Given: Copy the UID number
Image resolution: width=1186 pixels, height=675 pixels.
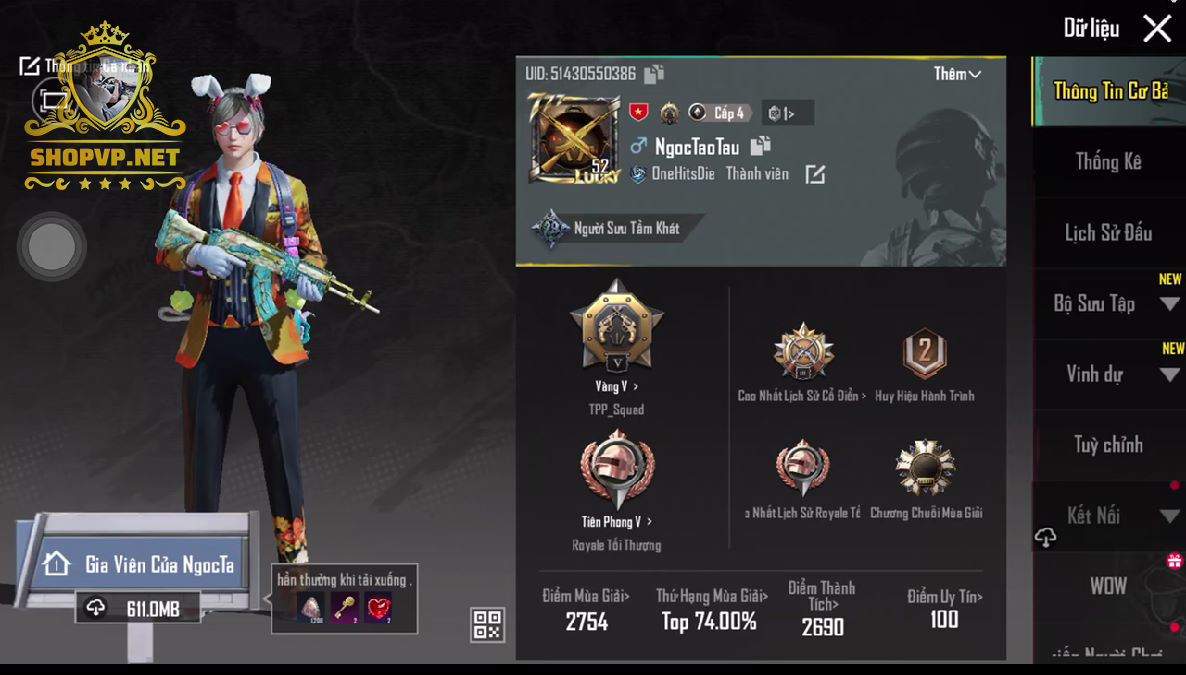Looking at the screenshot, I should point(654,74).
